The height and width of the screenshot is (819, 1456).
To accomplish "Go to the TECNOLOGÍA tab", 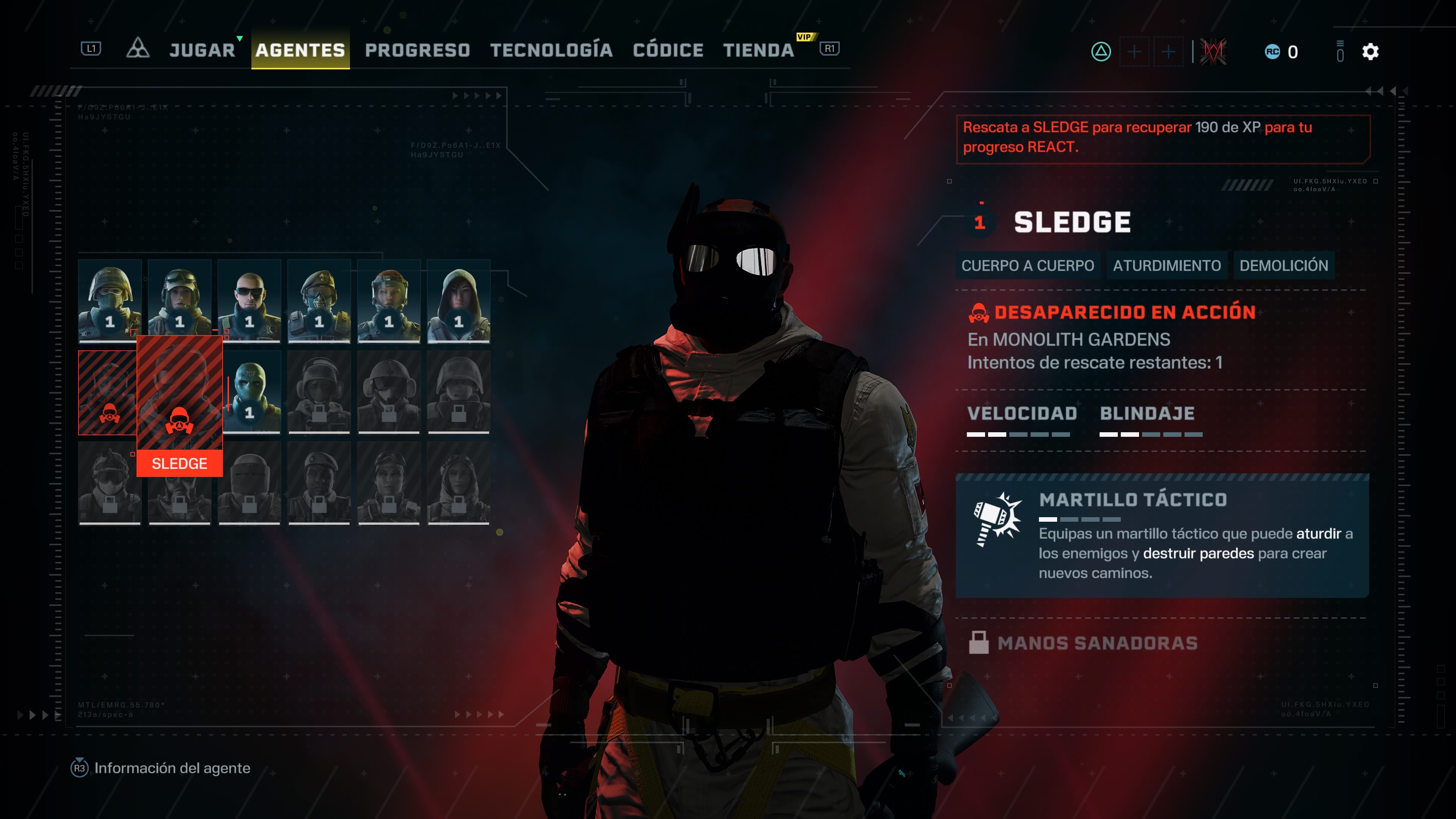I will pyautogui.click(x=551, y=50).
